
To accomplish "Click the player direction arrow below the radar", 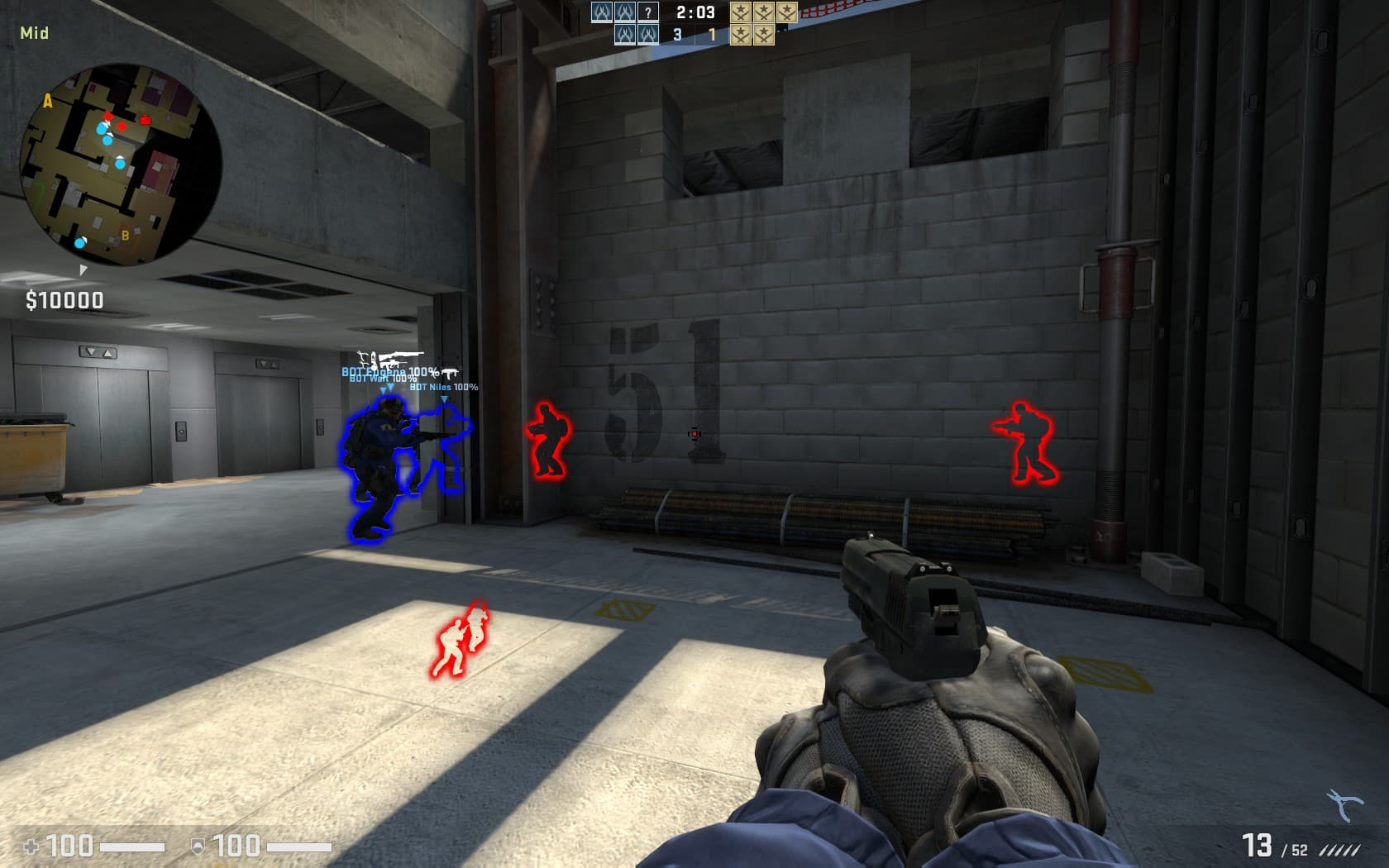I will (x=84, y=269).
